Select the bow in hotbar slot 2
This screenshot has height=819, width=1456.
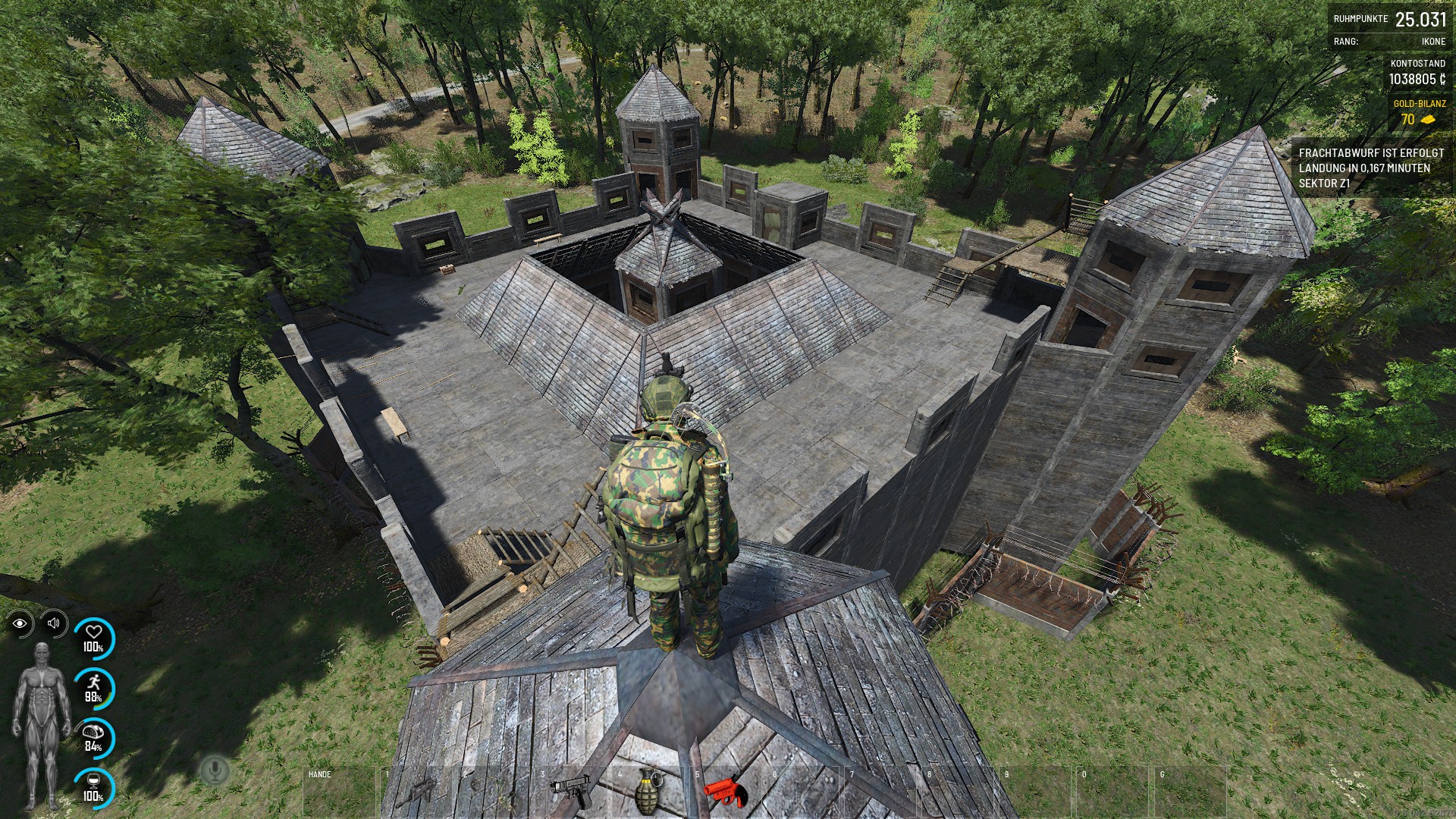coord(496,792)
